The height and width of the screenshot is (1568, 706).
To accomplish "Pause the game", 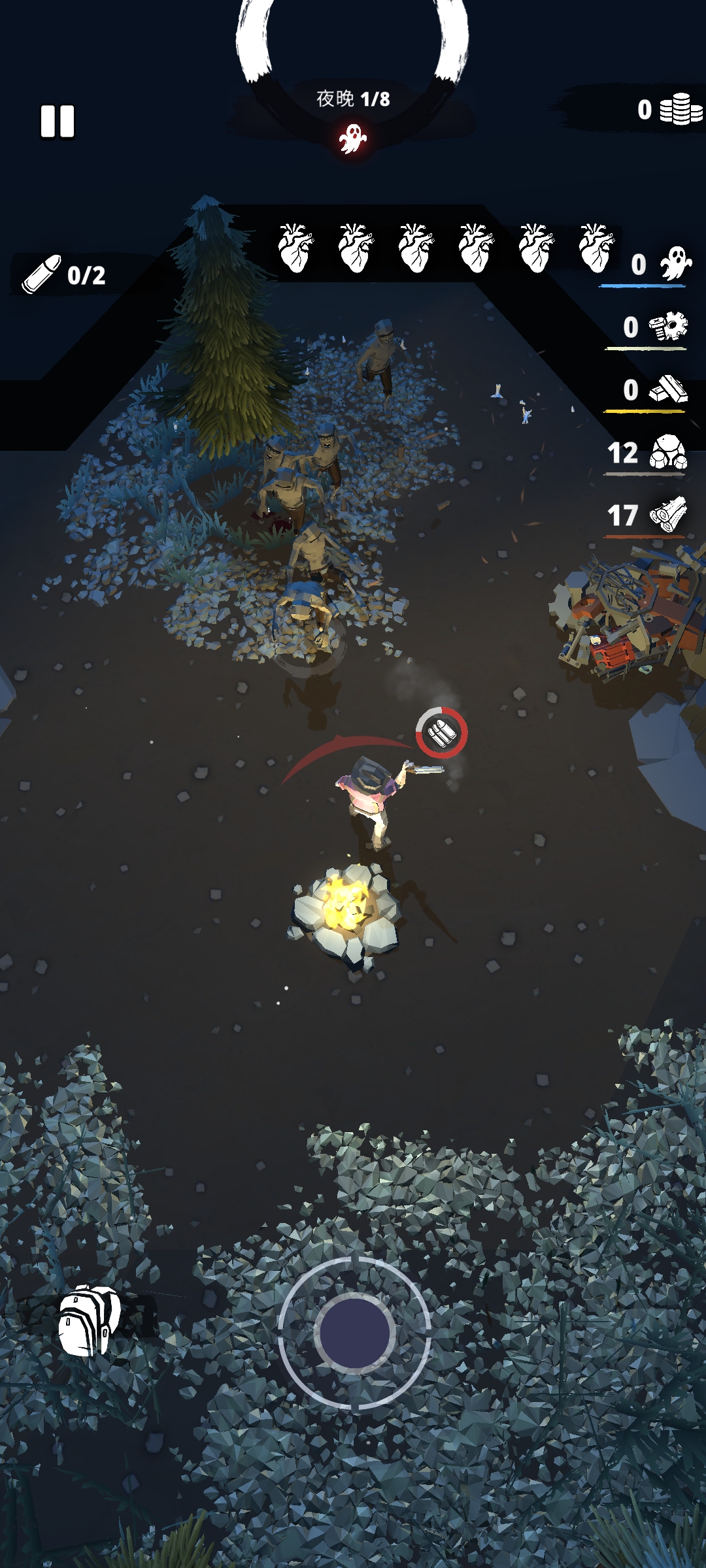I will (x=58, y=122).
